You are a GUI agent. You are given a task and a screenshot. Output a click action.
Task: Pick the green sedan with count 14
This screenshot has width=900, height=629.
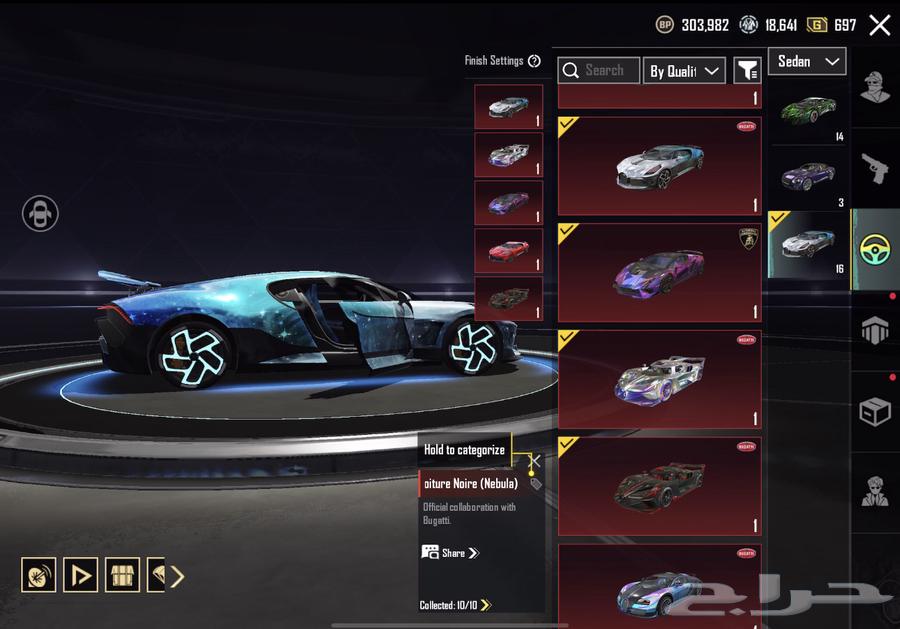pyautogui.click(x=807, y=110)
